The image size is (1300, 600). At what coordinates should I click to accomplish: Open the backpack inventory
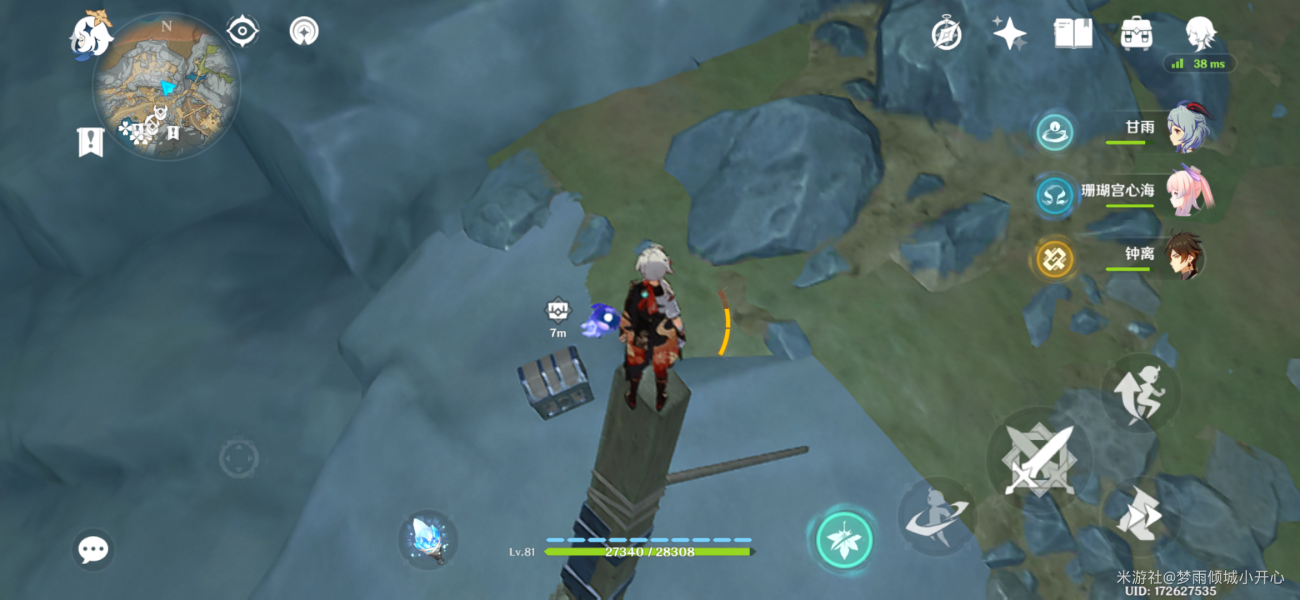[x=1136, y=33]
